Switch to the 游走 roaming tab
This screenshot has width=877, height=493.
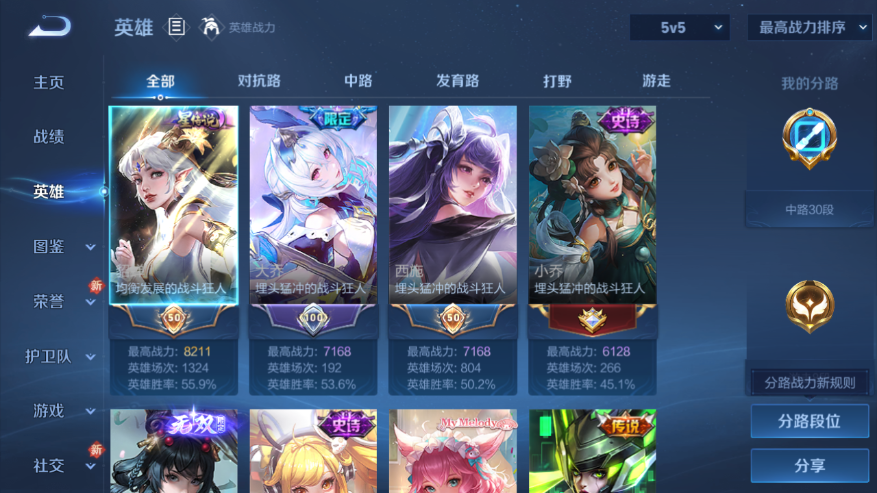[656, 81]
